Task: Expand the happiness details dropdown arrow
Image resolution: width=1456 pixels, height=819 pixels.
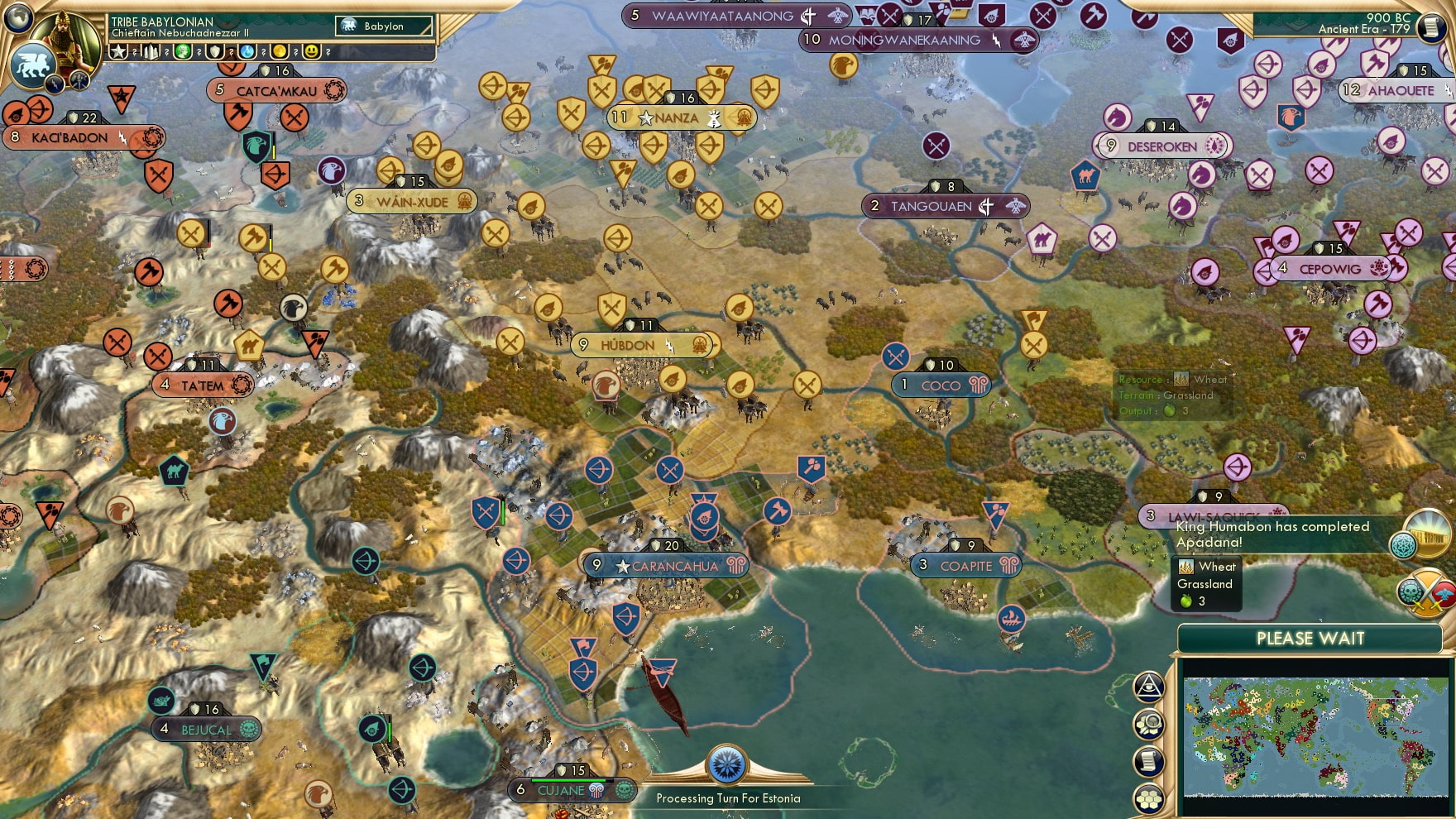Action: click(x=327, y=52)
